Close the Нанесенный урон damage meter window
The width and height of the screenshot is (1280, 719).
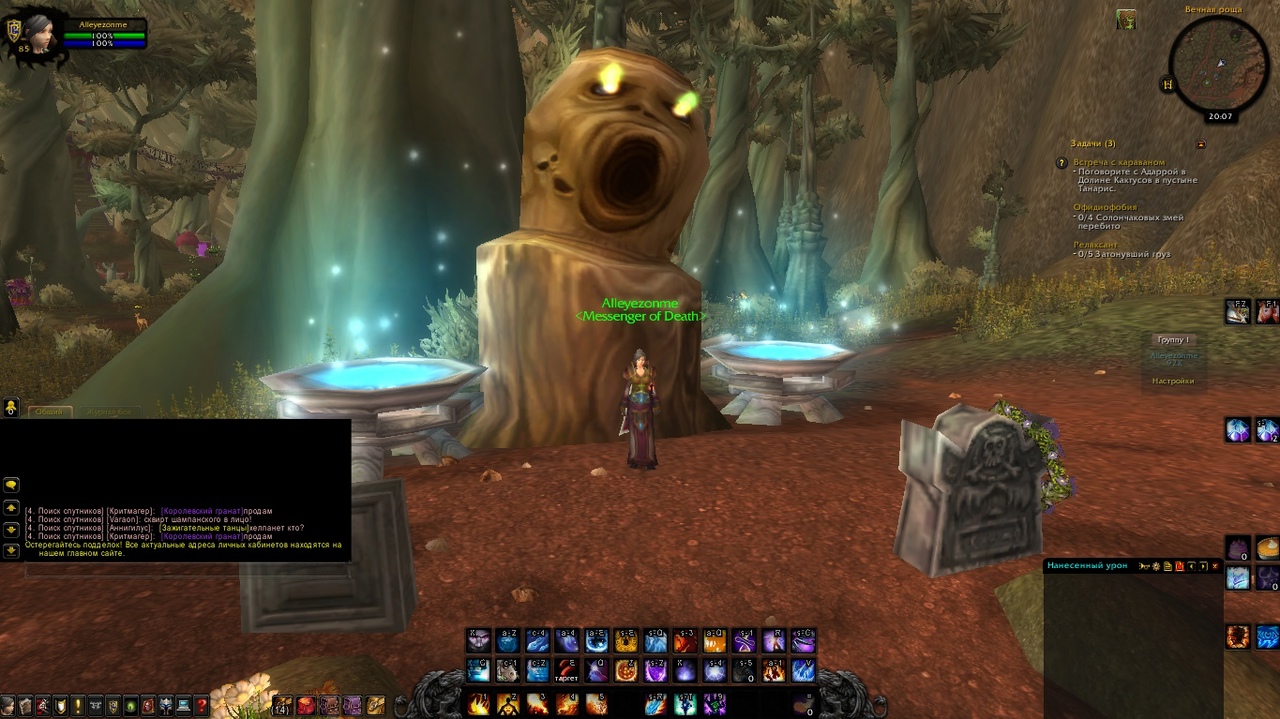tap(1215, 566)
